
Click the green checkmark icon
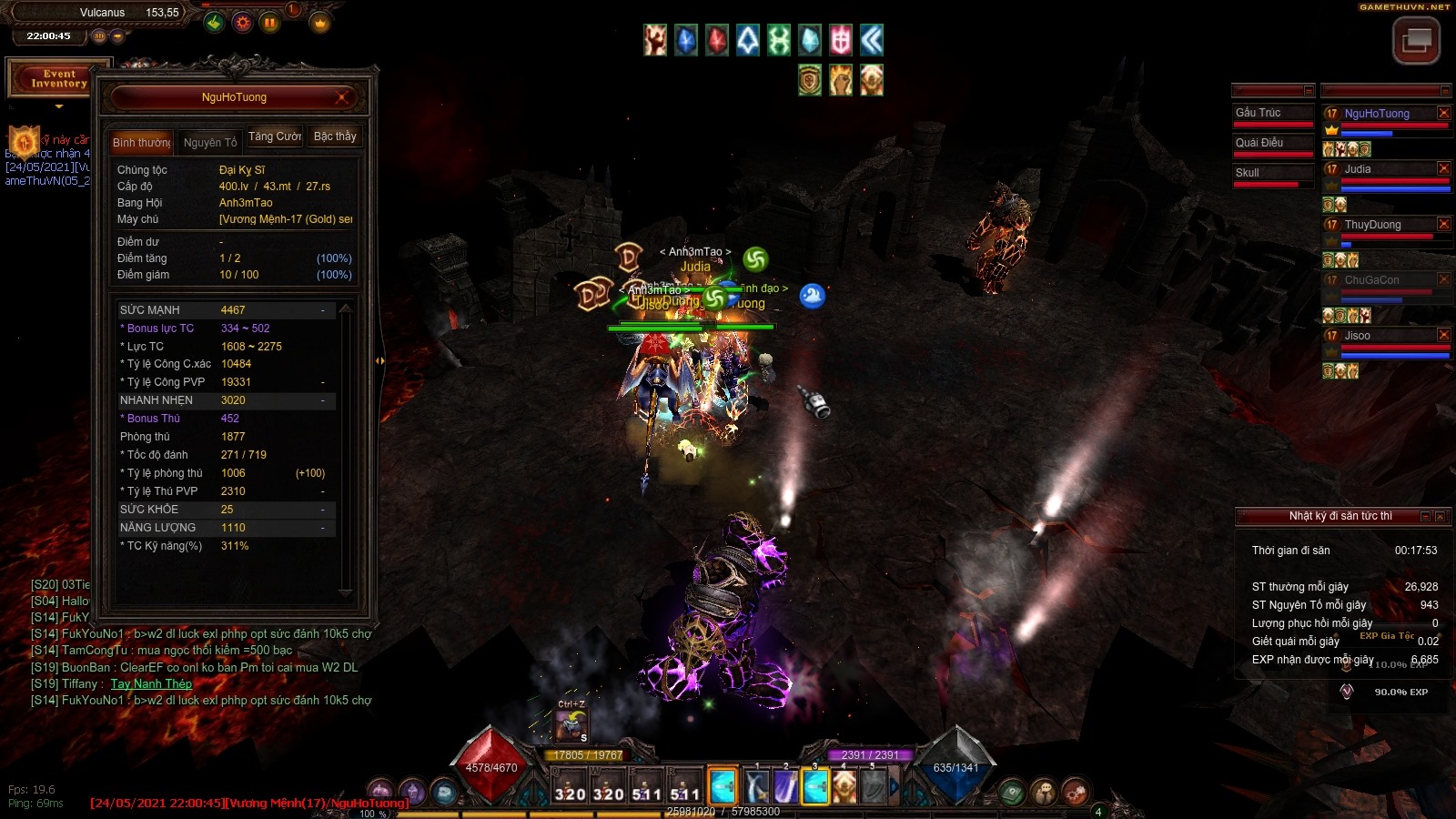(x=214, y=23)
